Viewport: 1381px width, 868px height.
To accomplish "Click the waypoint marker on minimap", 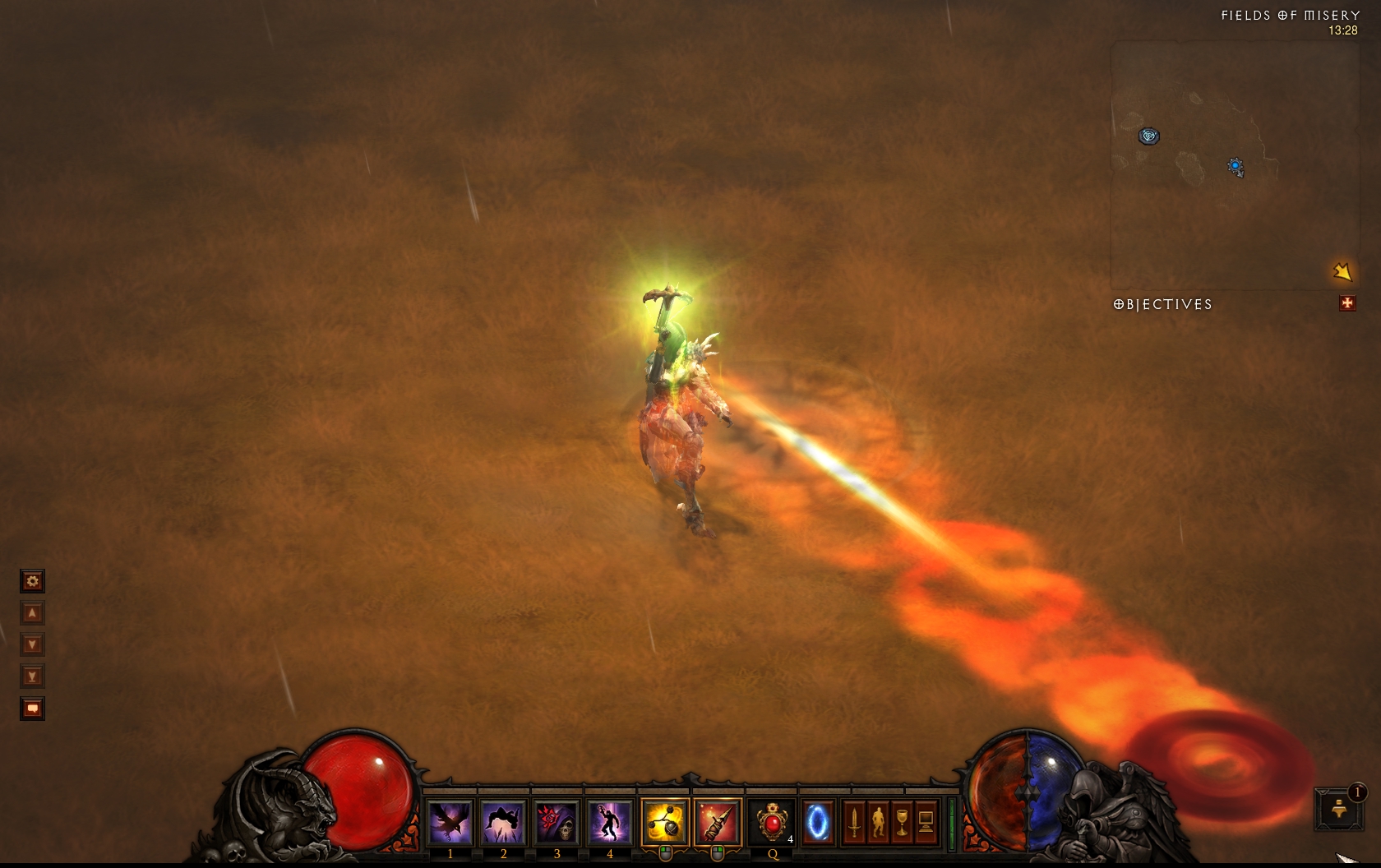I will tap(1148, 136).
